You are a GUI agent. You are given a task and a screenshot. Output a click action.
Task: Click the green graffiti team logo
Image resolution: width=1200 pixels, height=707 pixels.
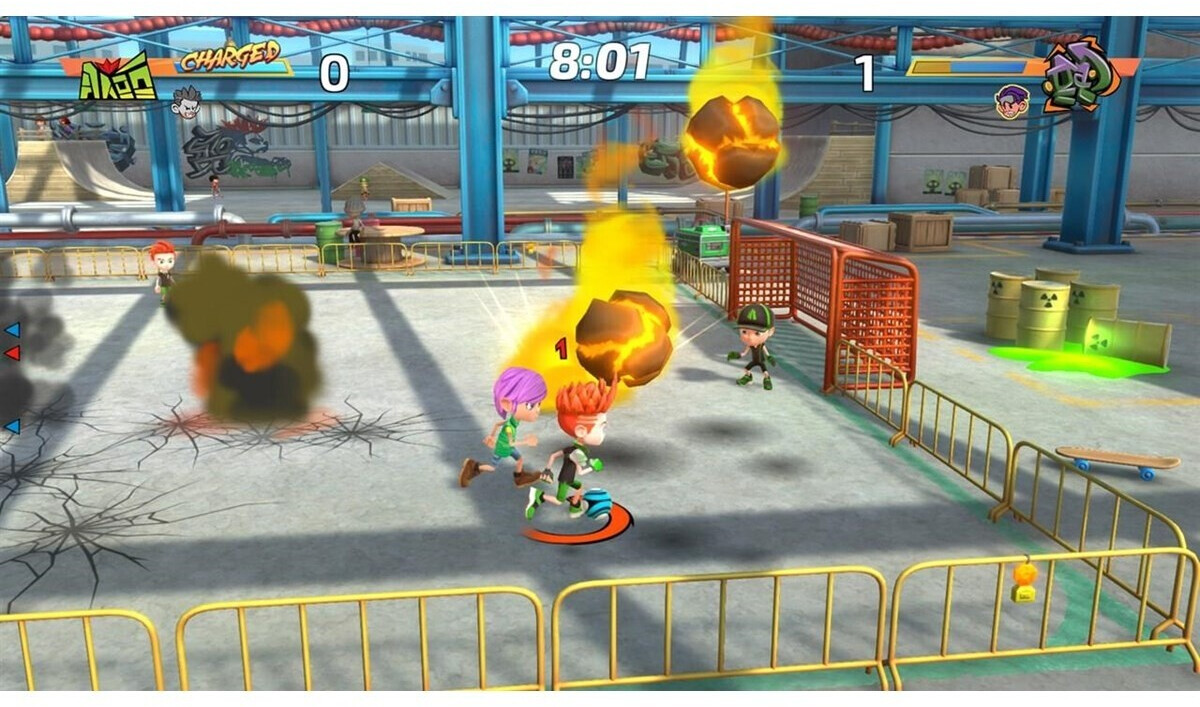point(118,77)
